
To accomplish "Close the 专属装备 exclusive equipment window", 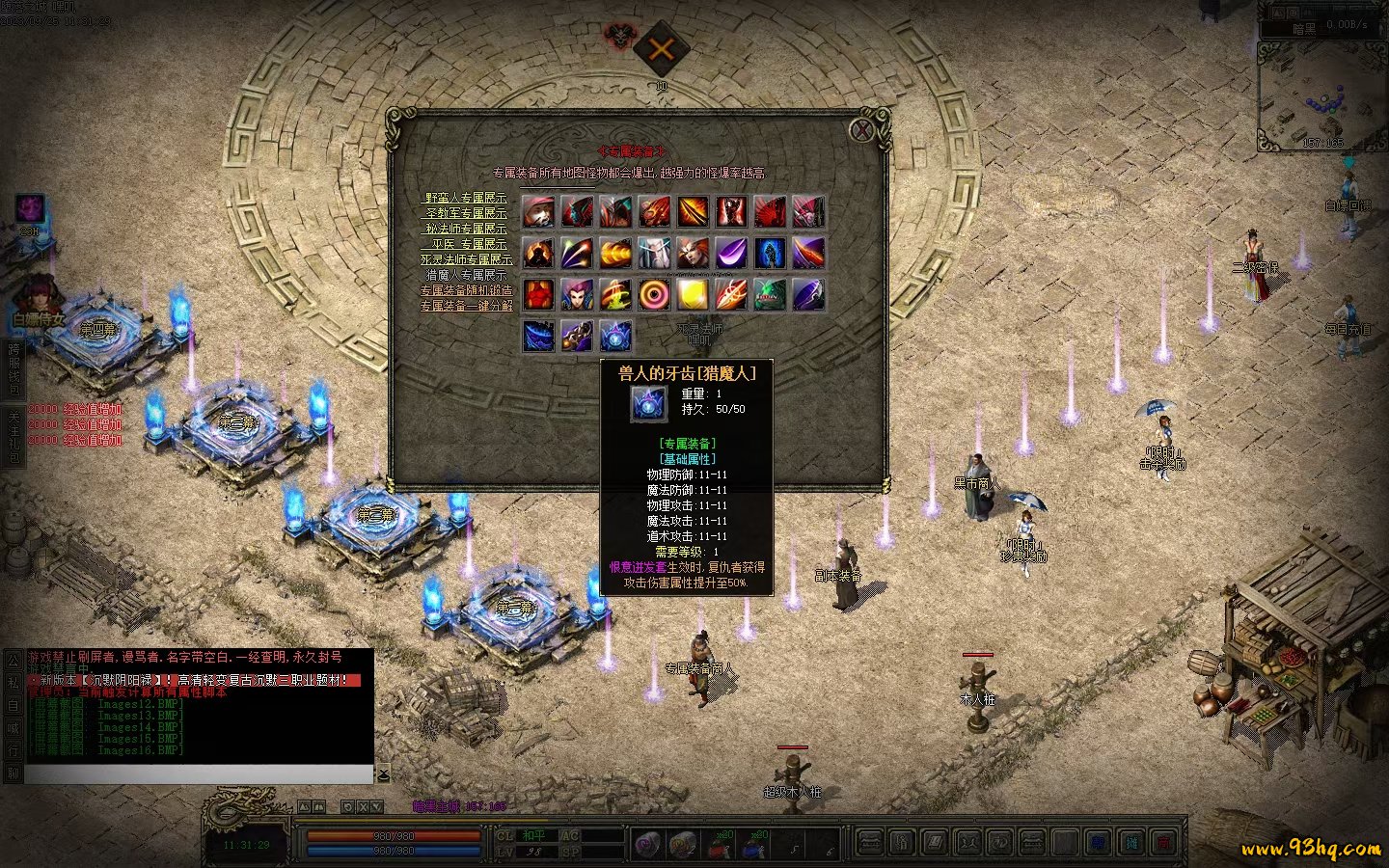I will pyautogui.click(x=861, y=130).
